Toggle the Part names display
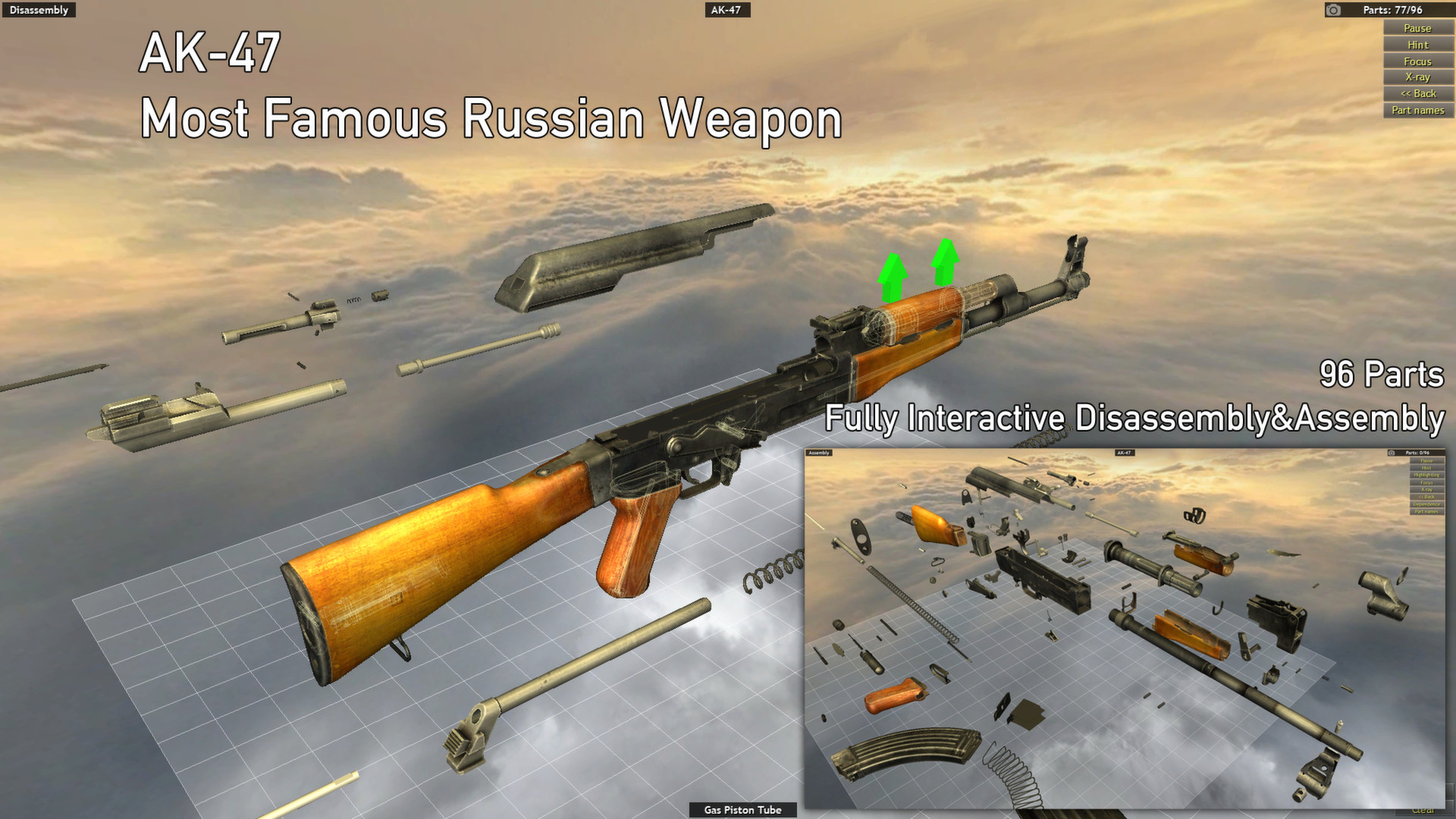This screenshot has width=1456, height=819. (1417, 109)
